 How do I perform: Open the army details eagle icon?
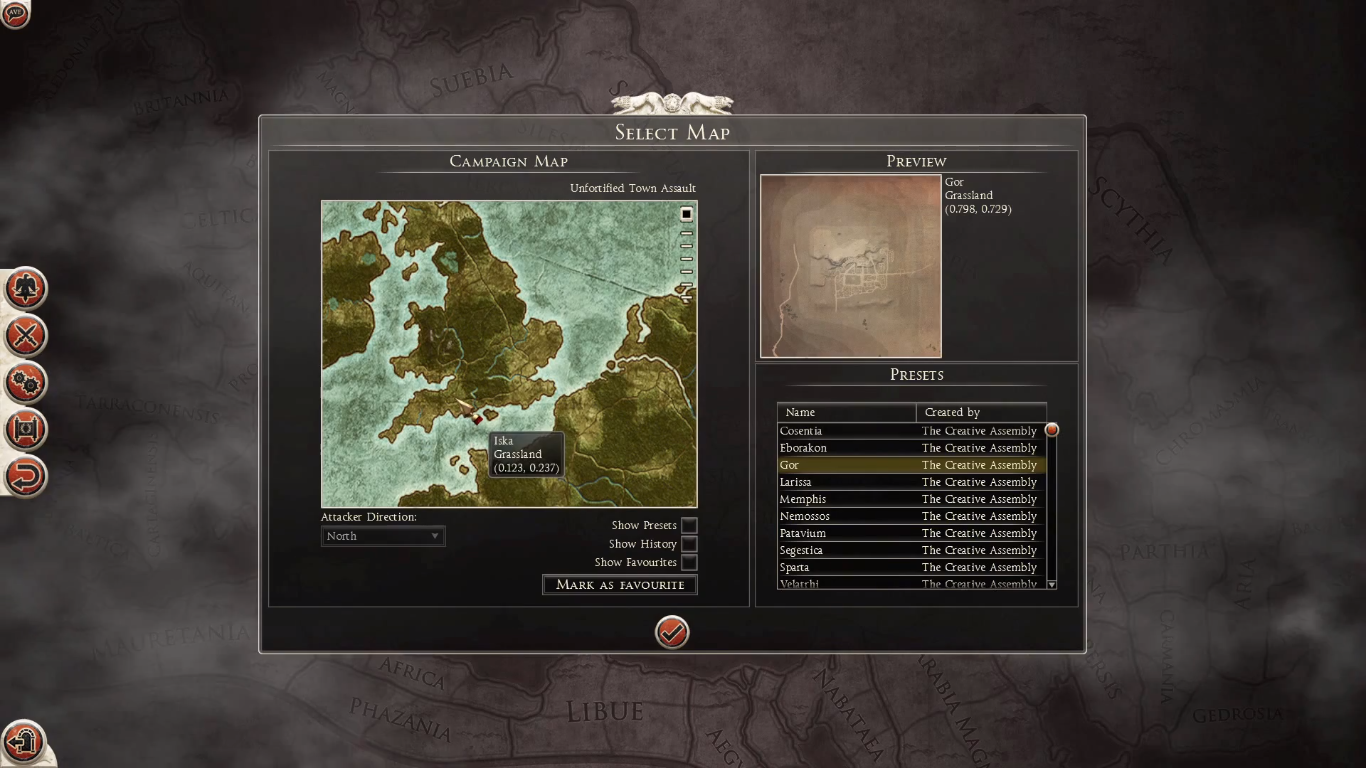[25, 289]
